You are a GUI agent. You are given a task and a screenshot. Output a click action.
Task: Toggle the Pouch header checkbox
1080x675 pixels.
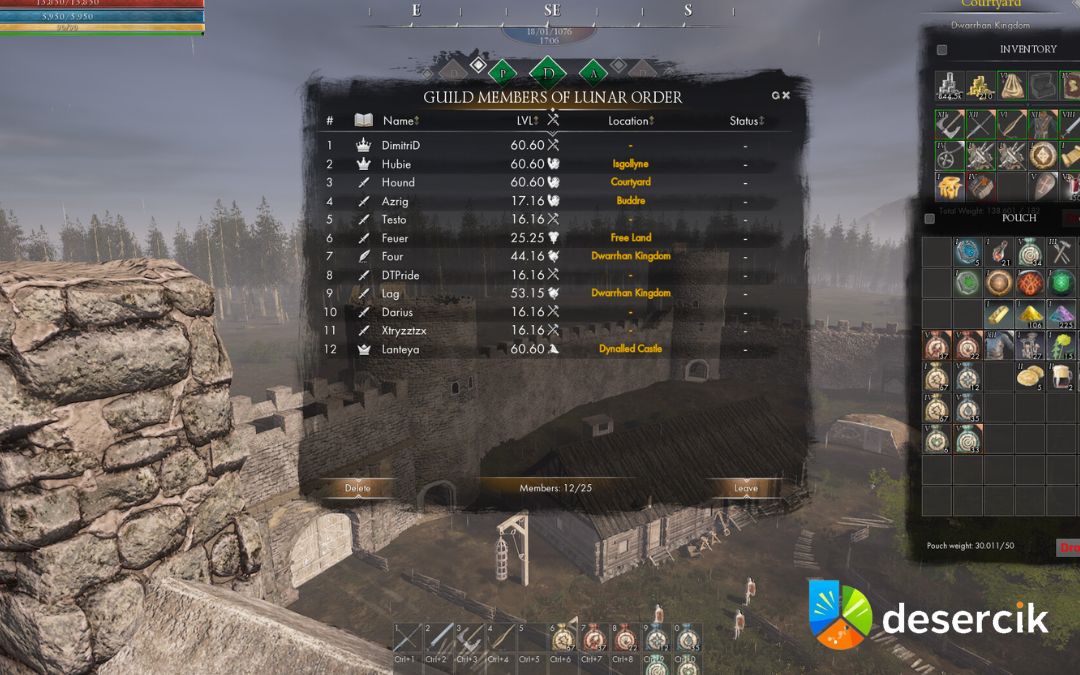click(x=930, y=218)
